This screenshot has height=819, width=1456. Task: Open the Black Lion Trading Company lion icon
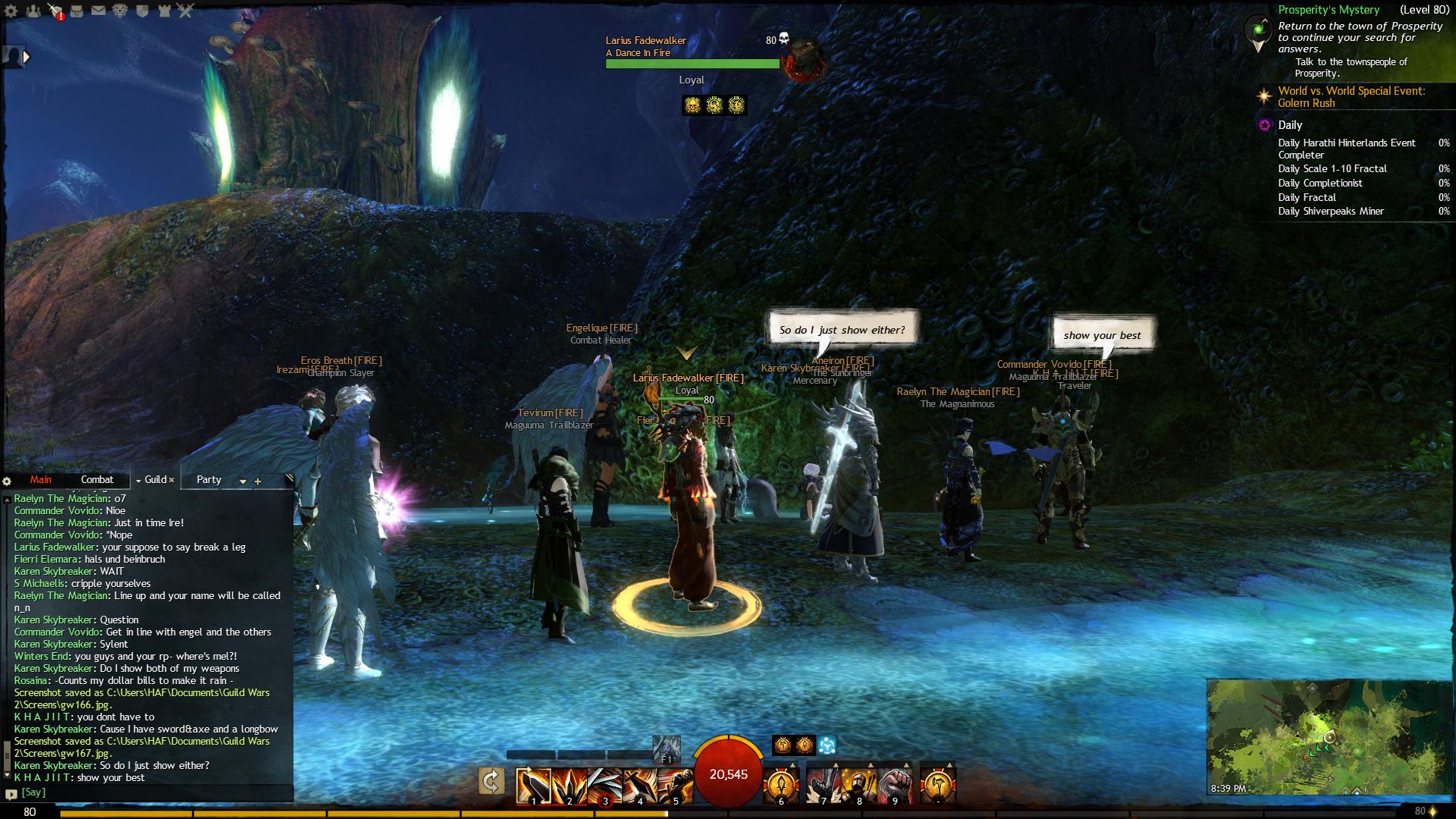click(x=121, y=11)
